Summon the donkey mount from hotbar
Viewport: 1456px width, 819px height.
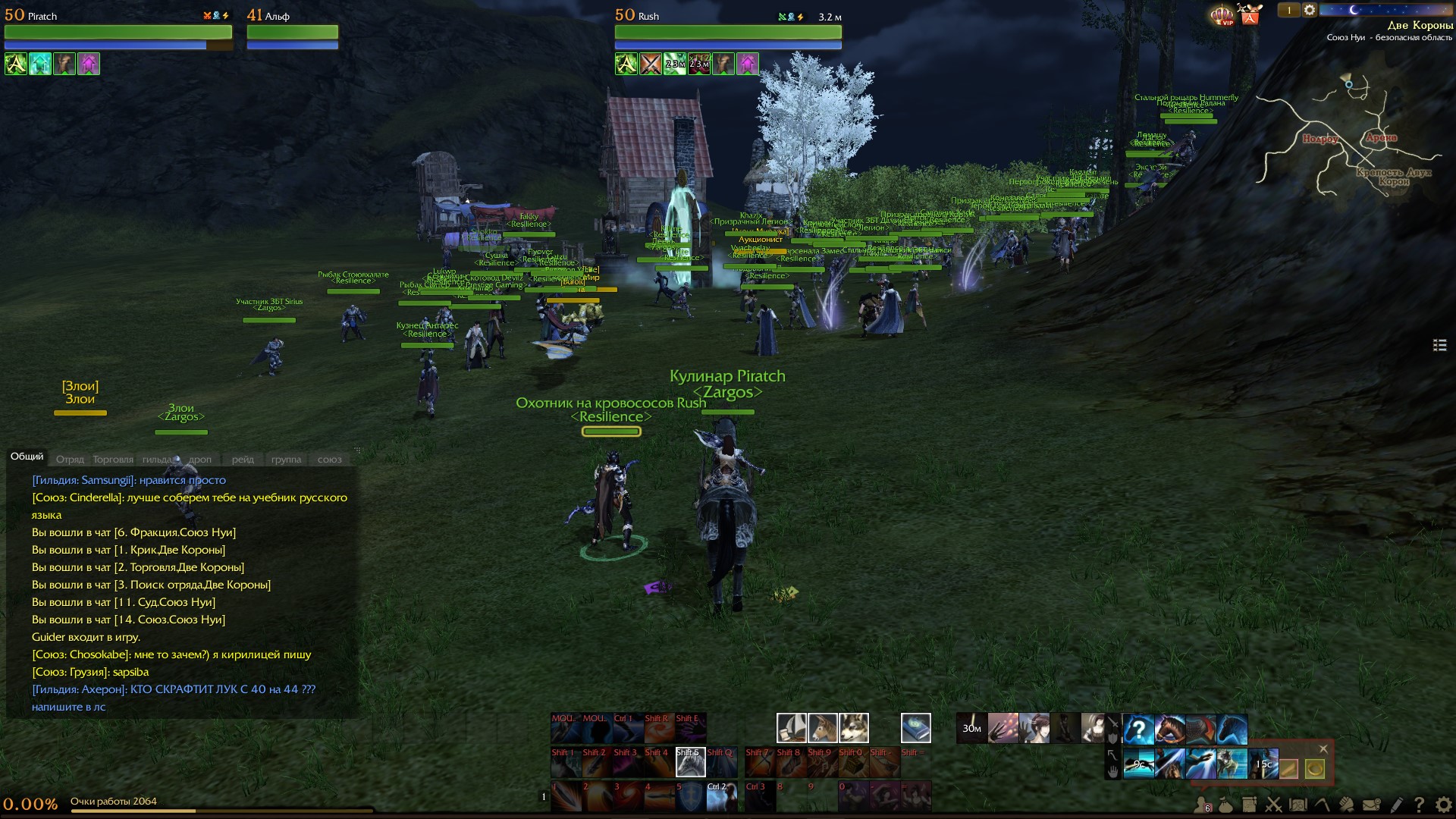tap(823, 728)
